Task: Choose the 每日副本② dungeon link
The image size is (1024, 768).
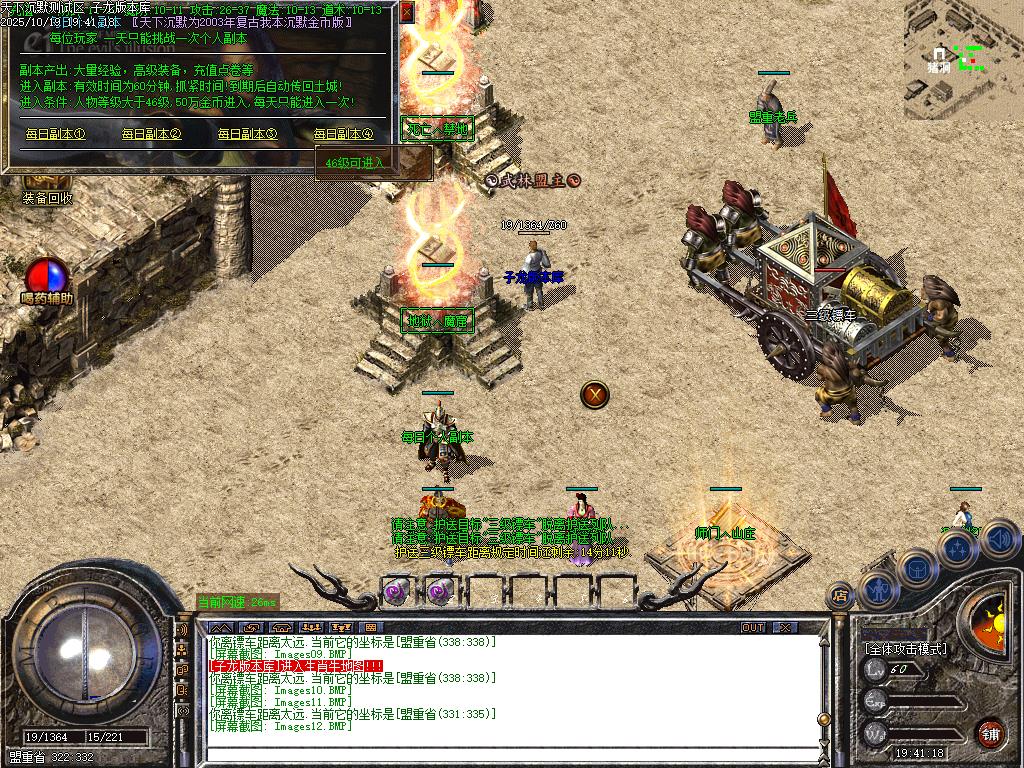Action: point(151,134)
